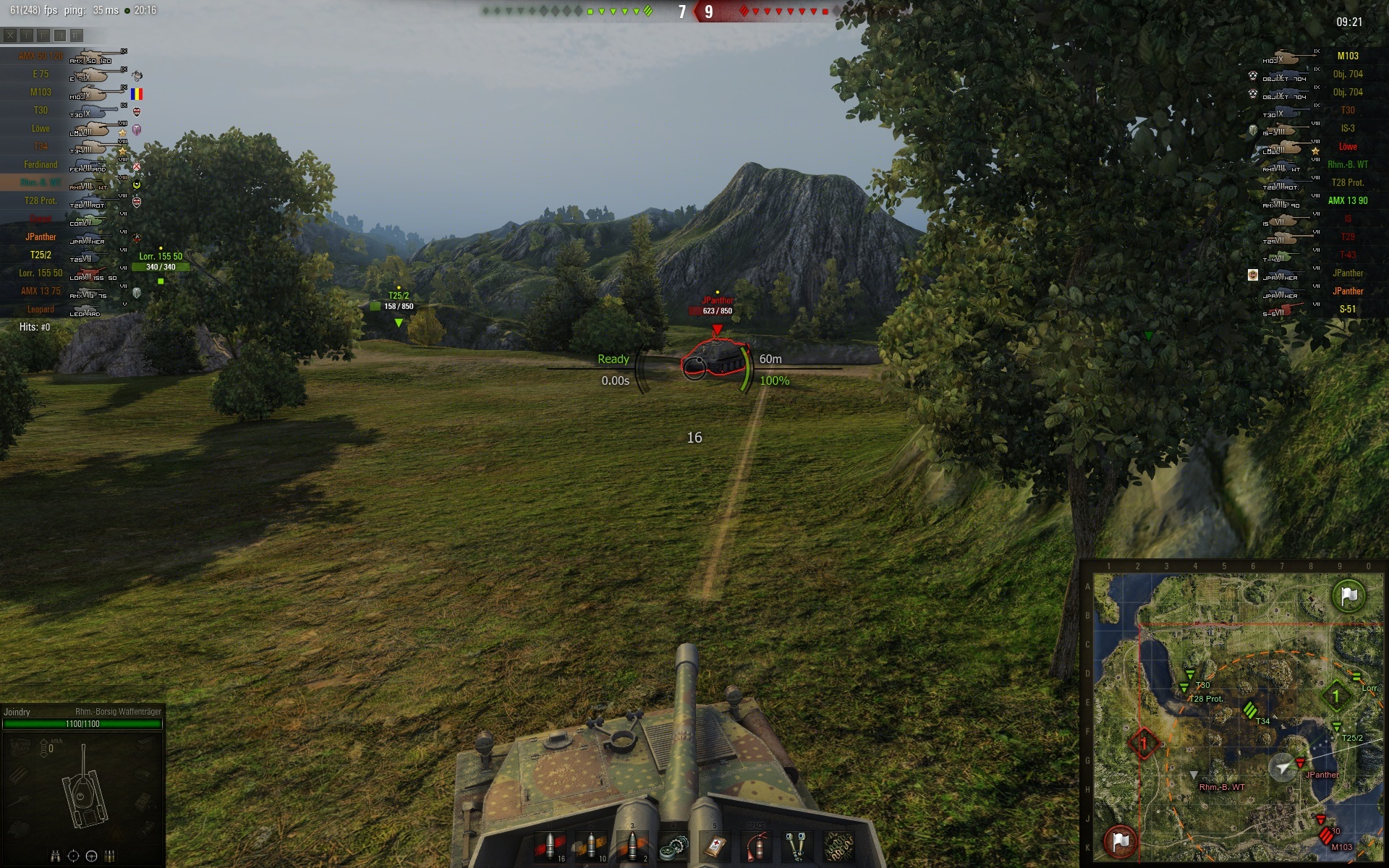This screenshot has width=1389, height=868.
Task: Use the first aid kit consumable
Action: tap(715, 846)
